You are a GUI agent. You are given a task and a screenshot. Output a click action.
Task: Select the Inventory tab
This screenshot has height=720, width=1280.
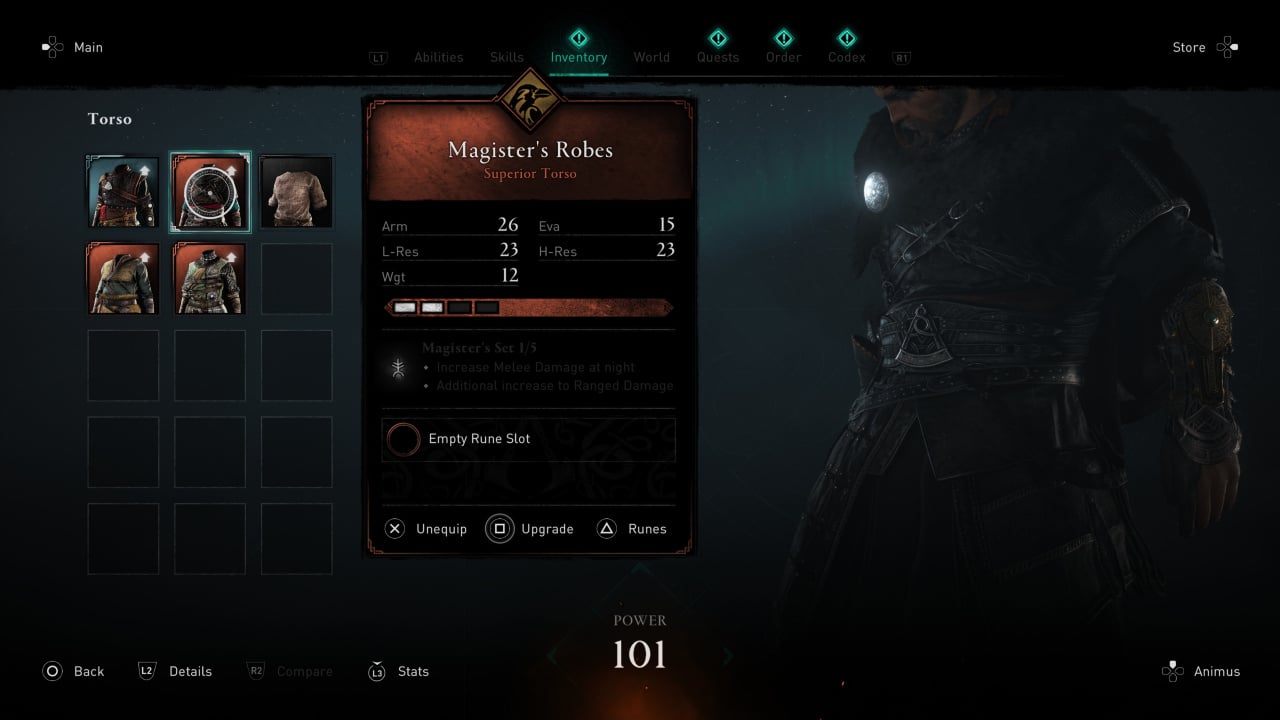(x=578, y=57)
